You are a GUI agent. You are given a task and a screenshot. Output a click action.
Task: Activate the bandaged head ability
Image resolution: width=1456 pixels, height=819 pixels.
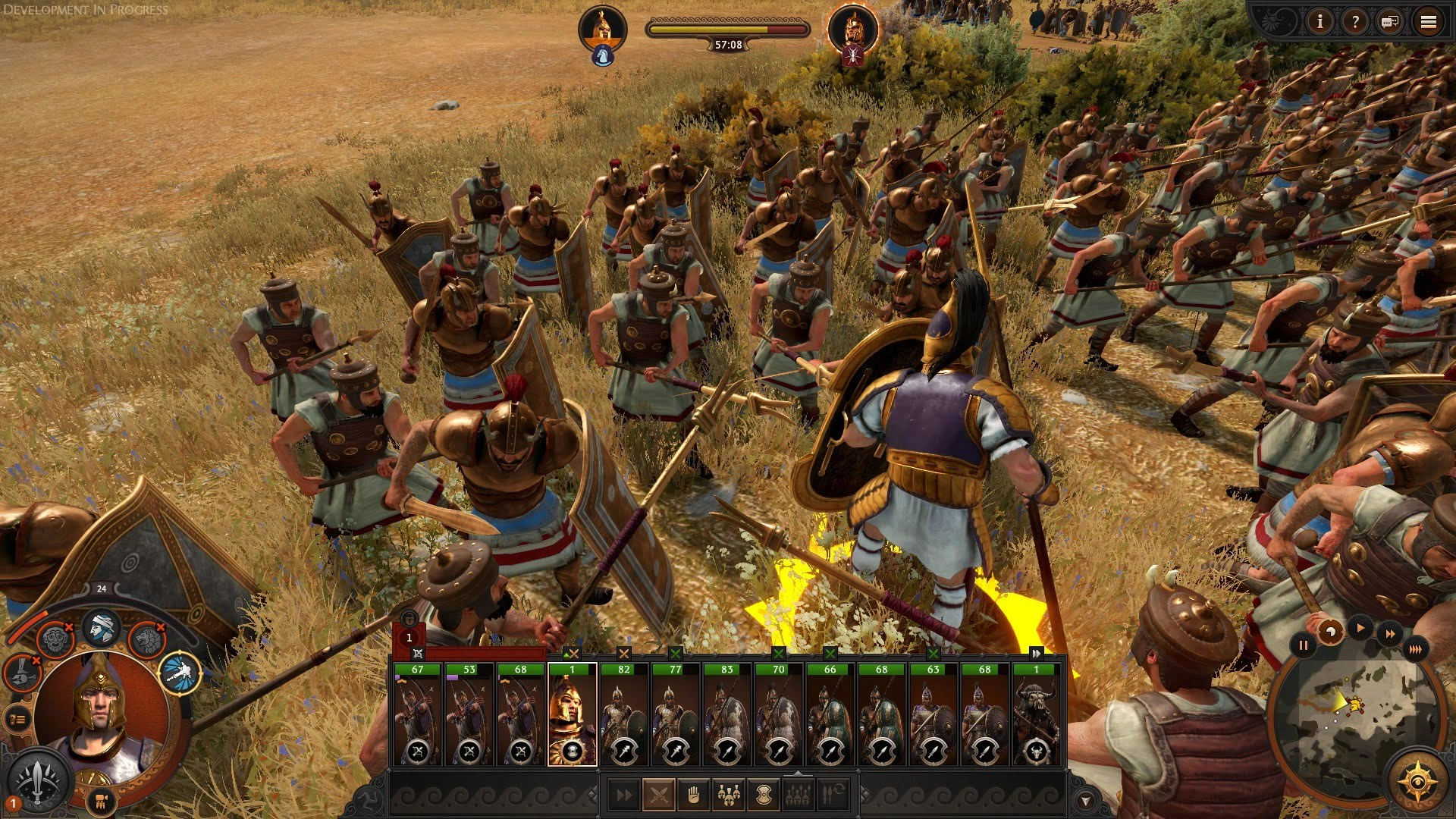point(101,627)
